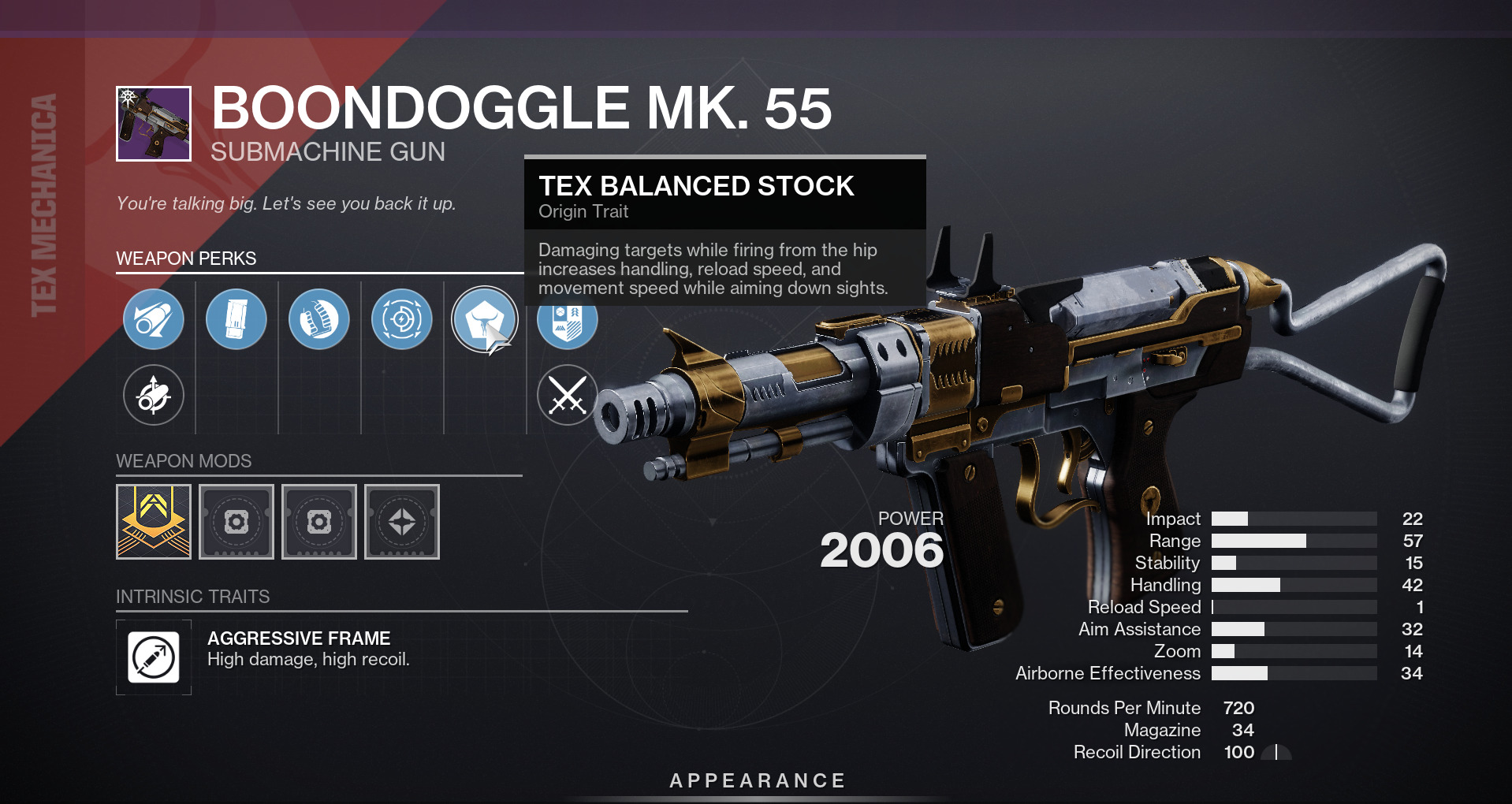
Task: Open the diamond-star weapon mod slot
Action: (x=402, y=522)
